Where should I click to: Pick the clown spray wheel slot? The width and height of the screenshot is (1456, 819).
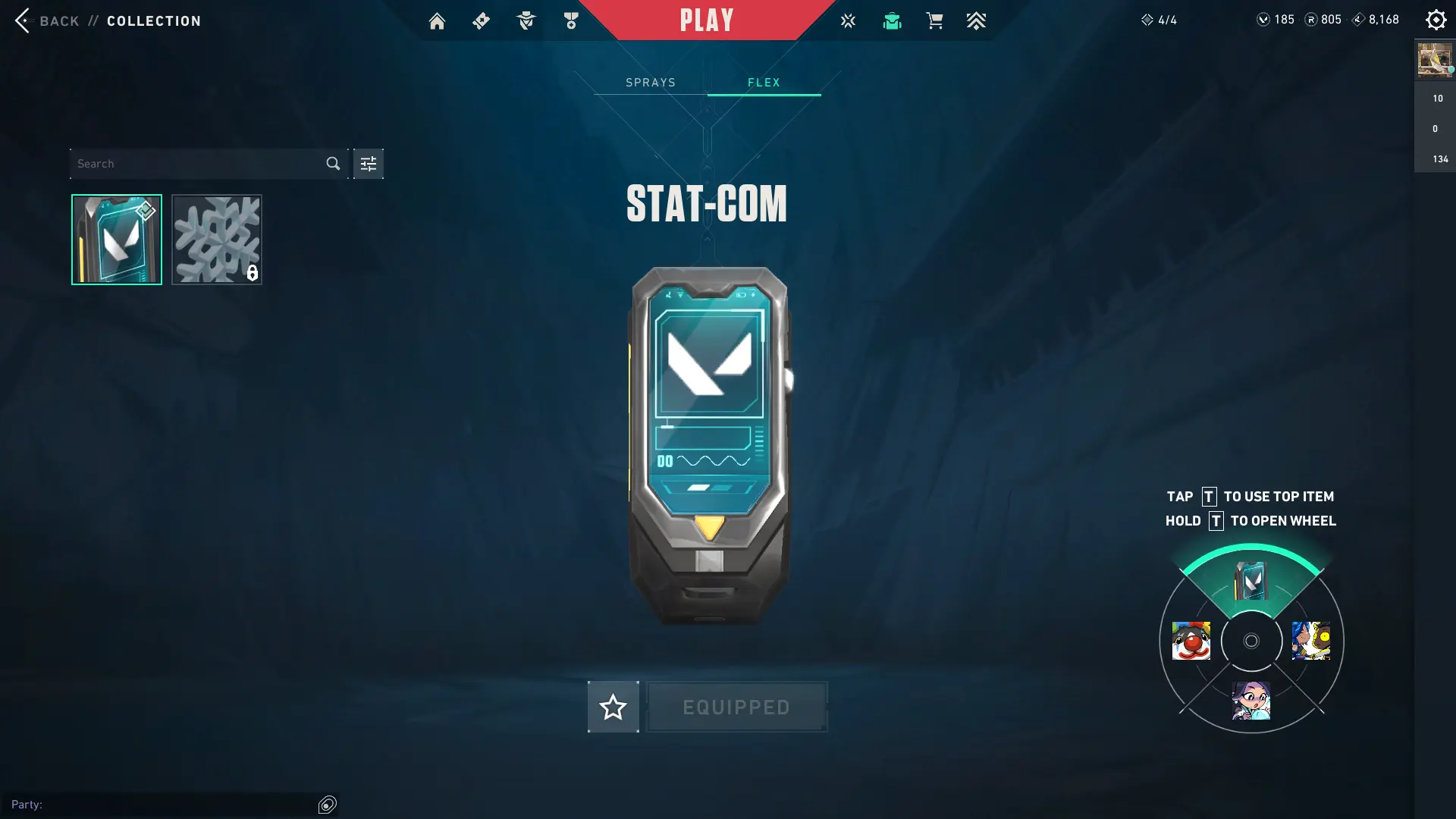point(1191,641)
